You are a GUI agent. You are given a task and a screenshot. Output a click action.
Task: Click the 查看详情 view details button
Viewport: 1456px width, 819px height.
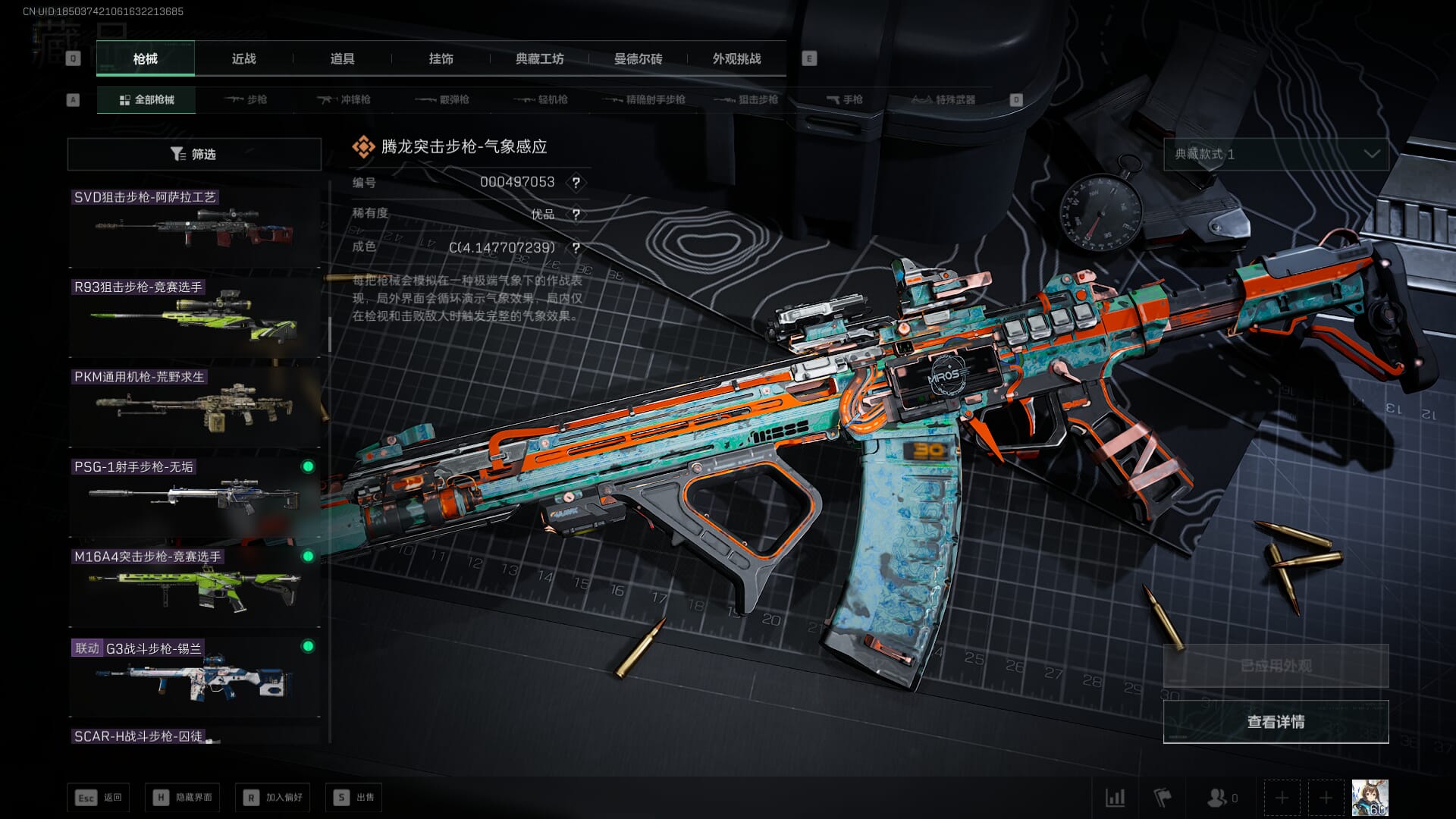click(1276, 722)
